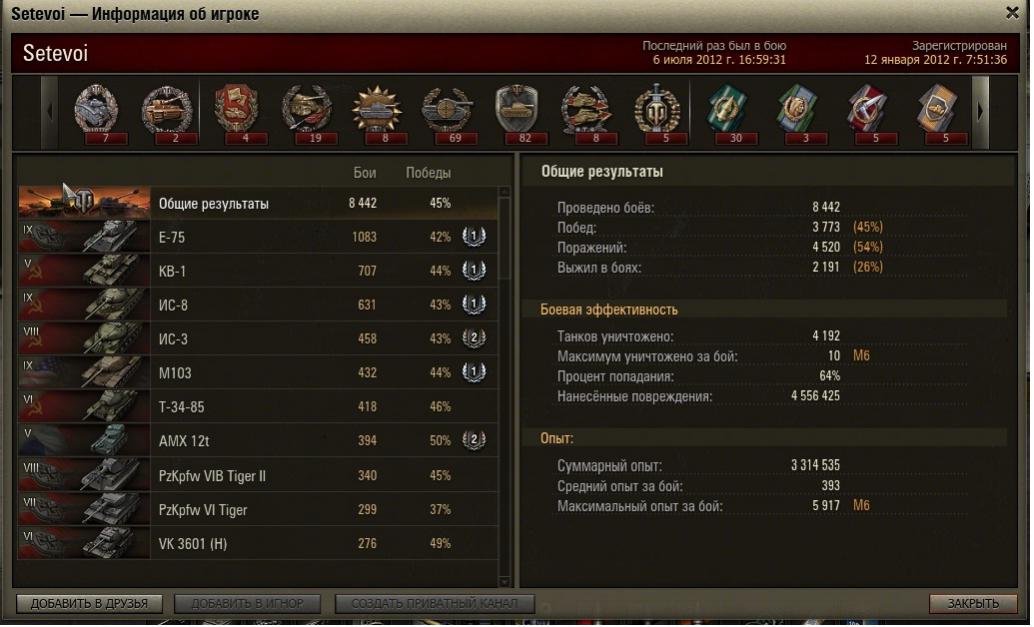The height and width of the screenshot is (627, 1034).
Task: Click the medal badge with count 30
Action: 728,110
